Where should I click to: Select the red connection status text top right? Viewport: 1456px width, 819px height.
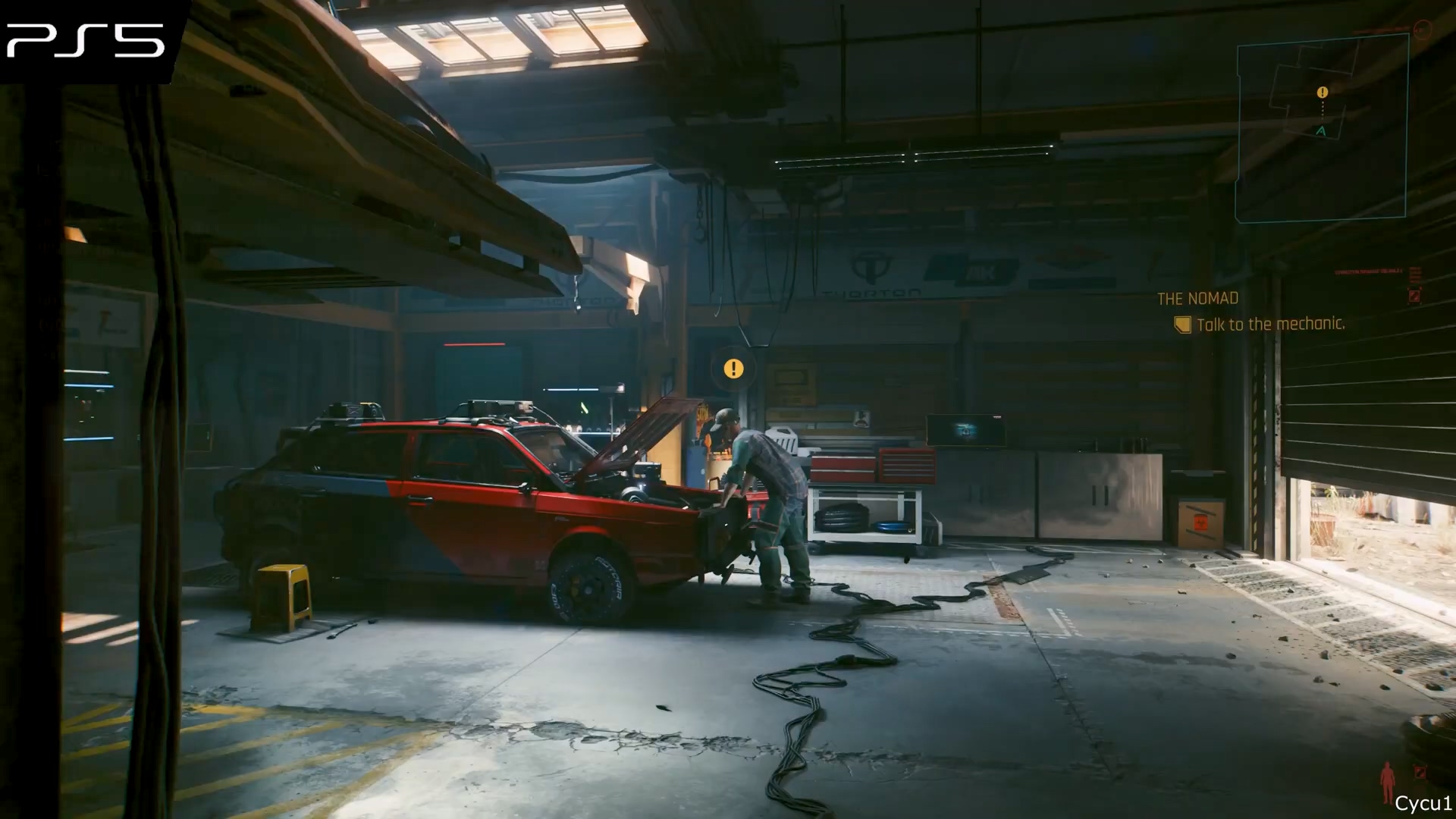[1369, 271]
